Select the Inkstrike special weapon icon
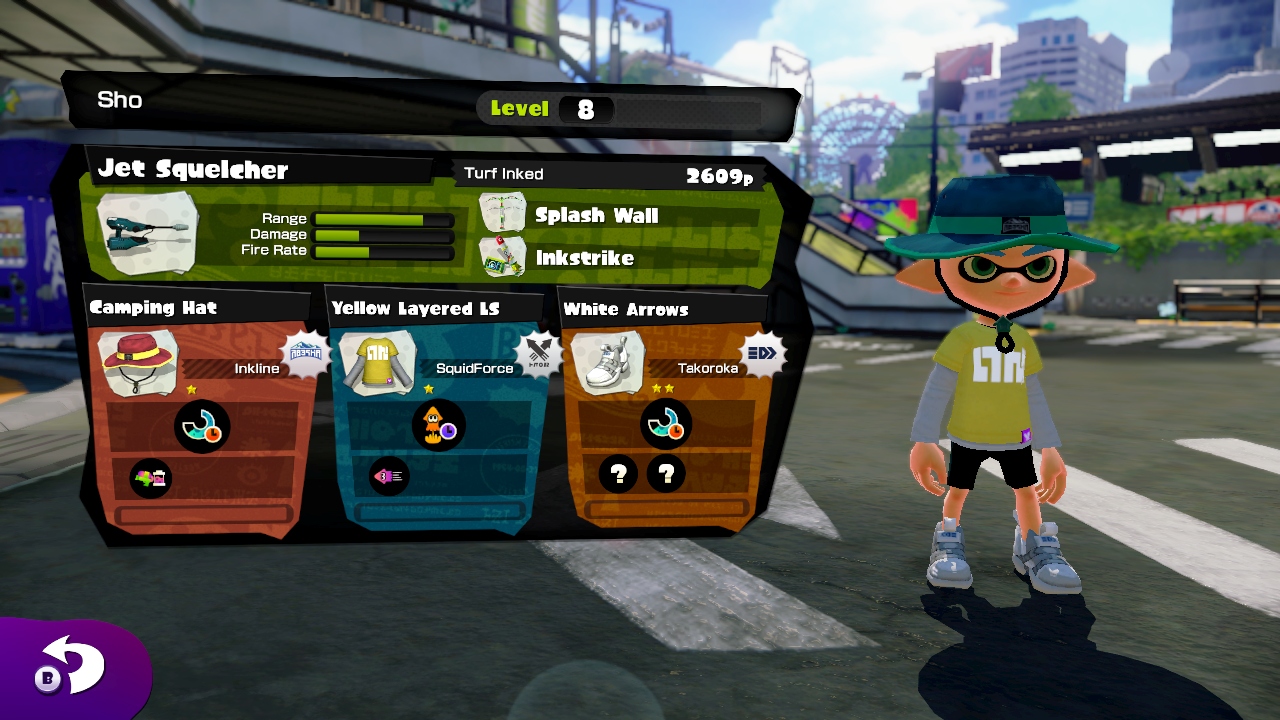 (x=502, y=257)
